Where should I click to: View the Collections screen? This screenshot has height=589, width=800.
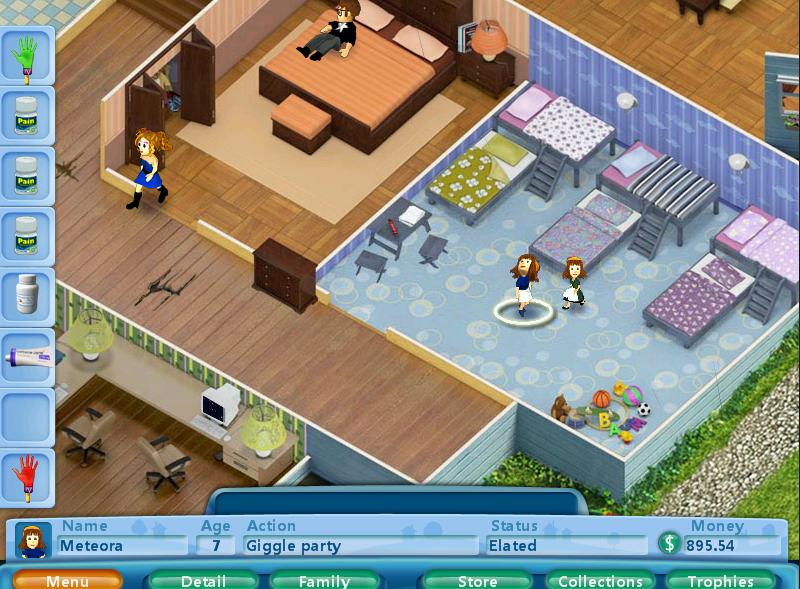600,580
